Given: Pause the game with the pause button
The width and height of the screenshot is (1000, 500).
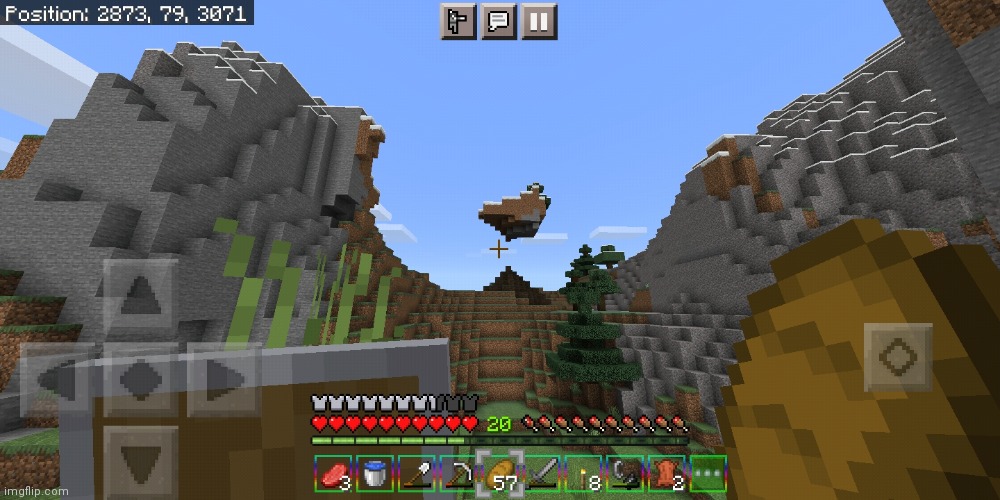Looking at the screenshot, I should point(538,22).
